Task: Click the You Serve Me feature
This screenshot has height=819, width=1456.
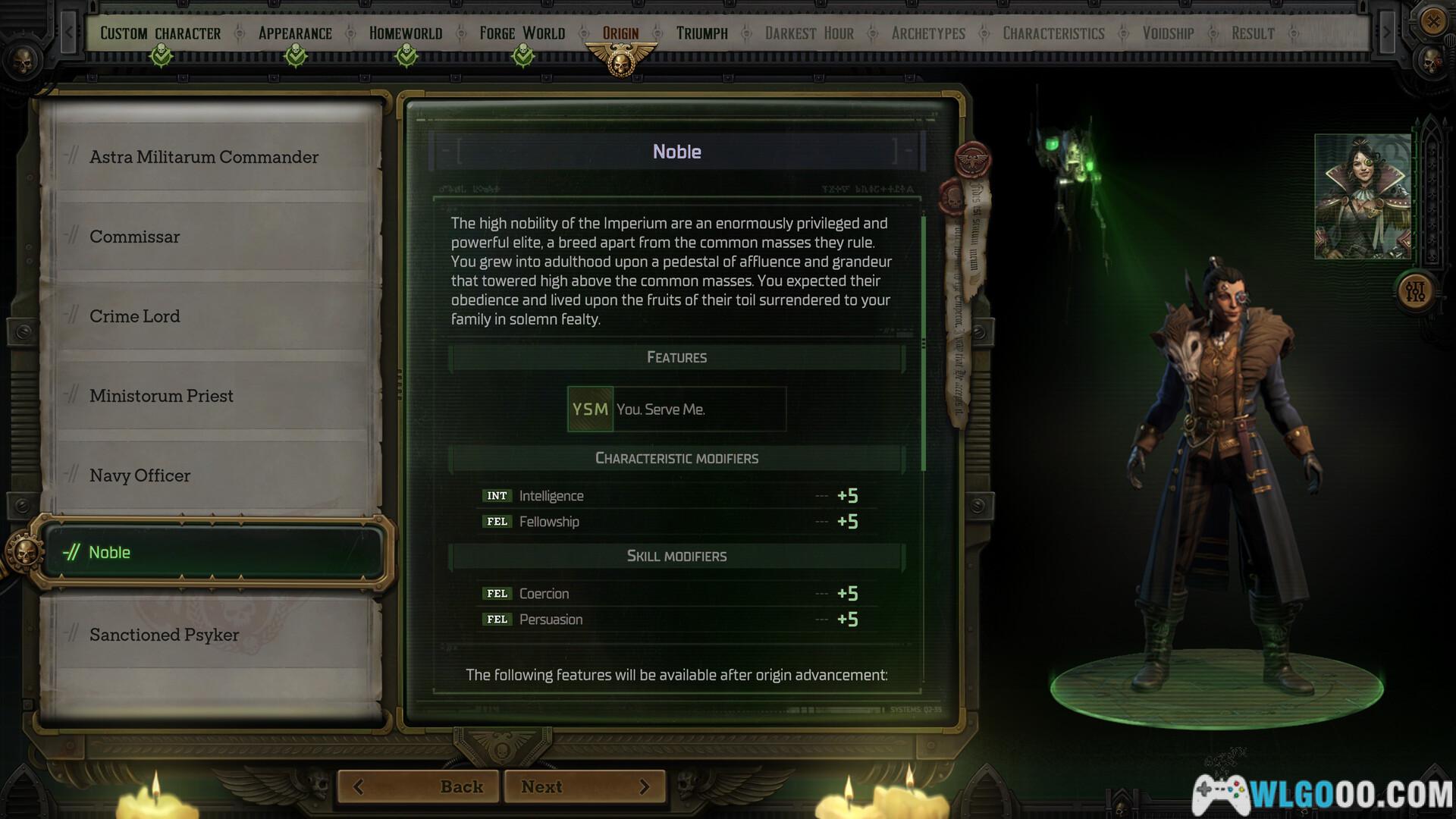Action: tap(676, 409)
